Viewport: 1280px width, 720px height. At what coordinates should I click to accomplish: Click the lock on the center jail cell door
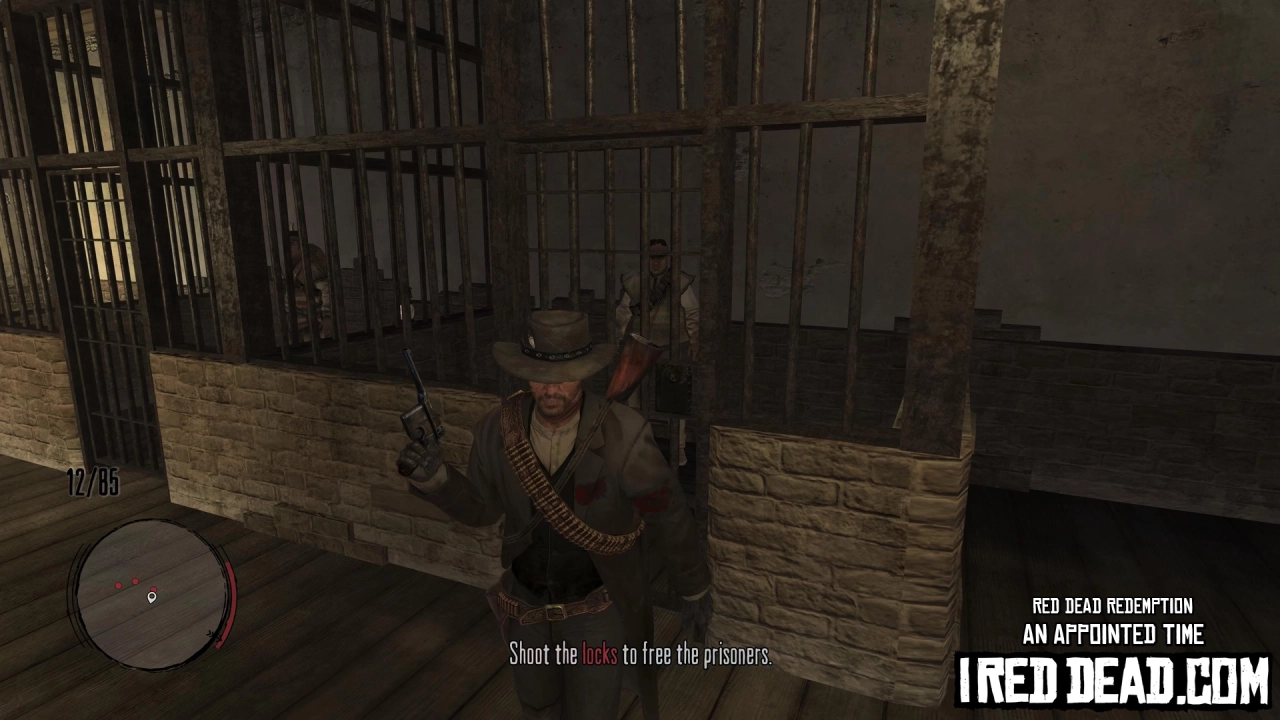671,373
